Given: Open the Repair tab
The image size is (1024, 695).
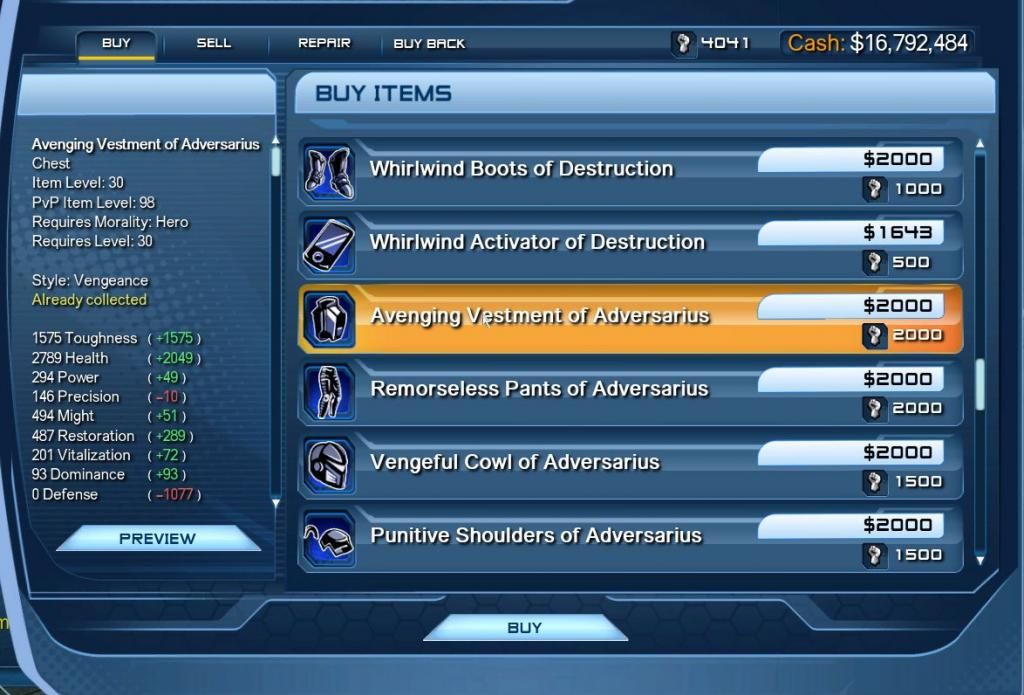Looking at the screenshot, I should pyautogui.click(x=324, y=43).
